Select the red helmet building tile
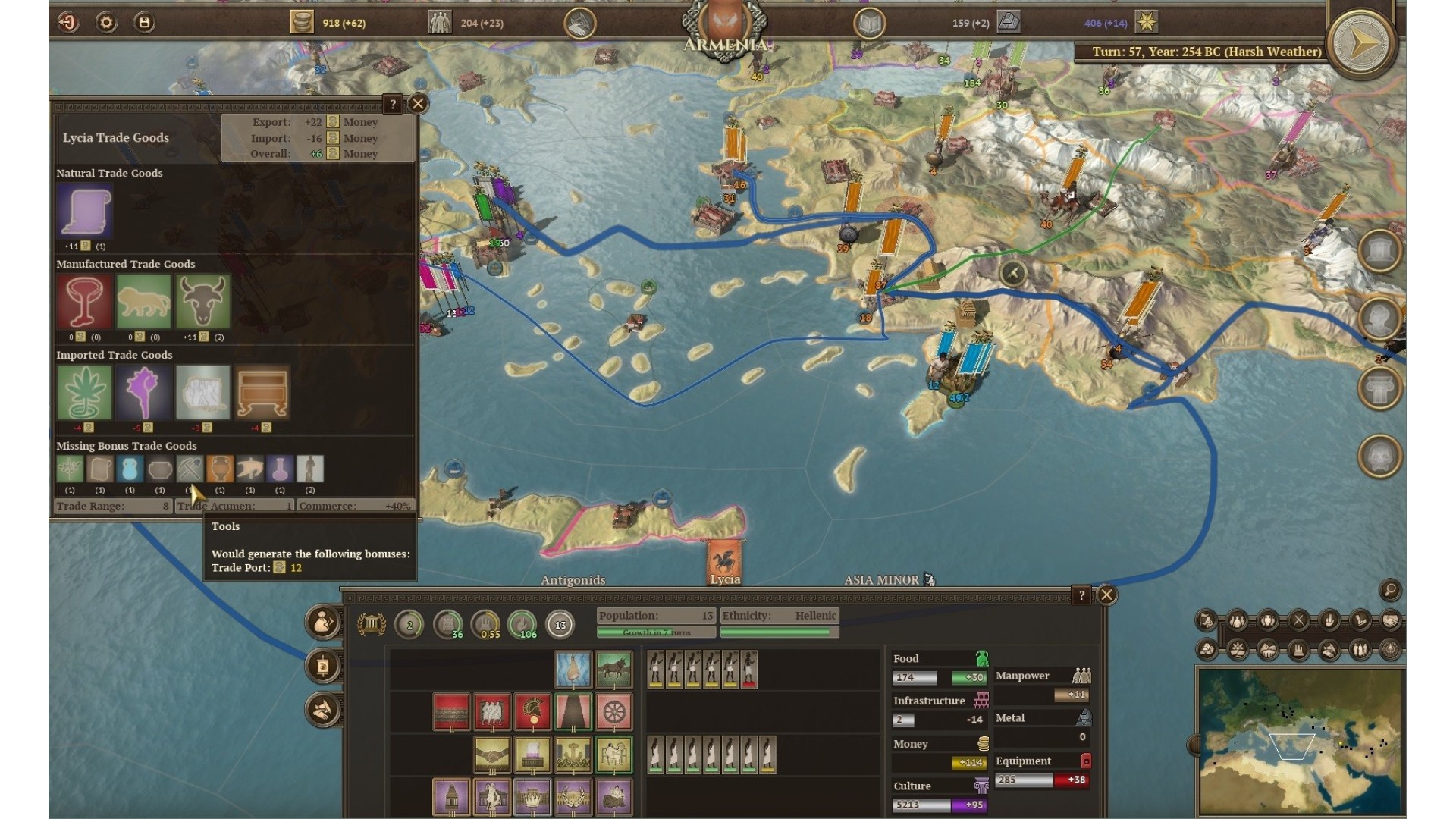This screenshot has height=819, width=1456. pos(532,712)
